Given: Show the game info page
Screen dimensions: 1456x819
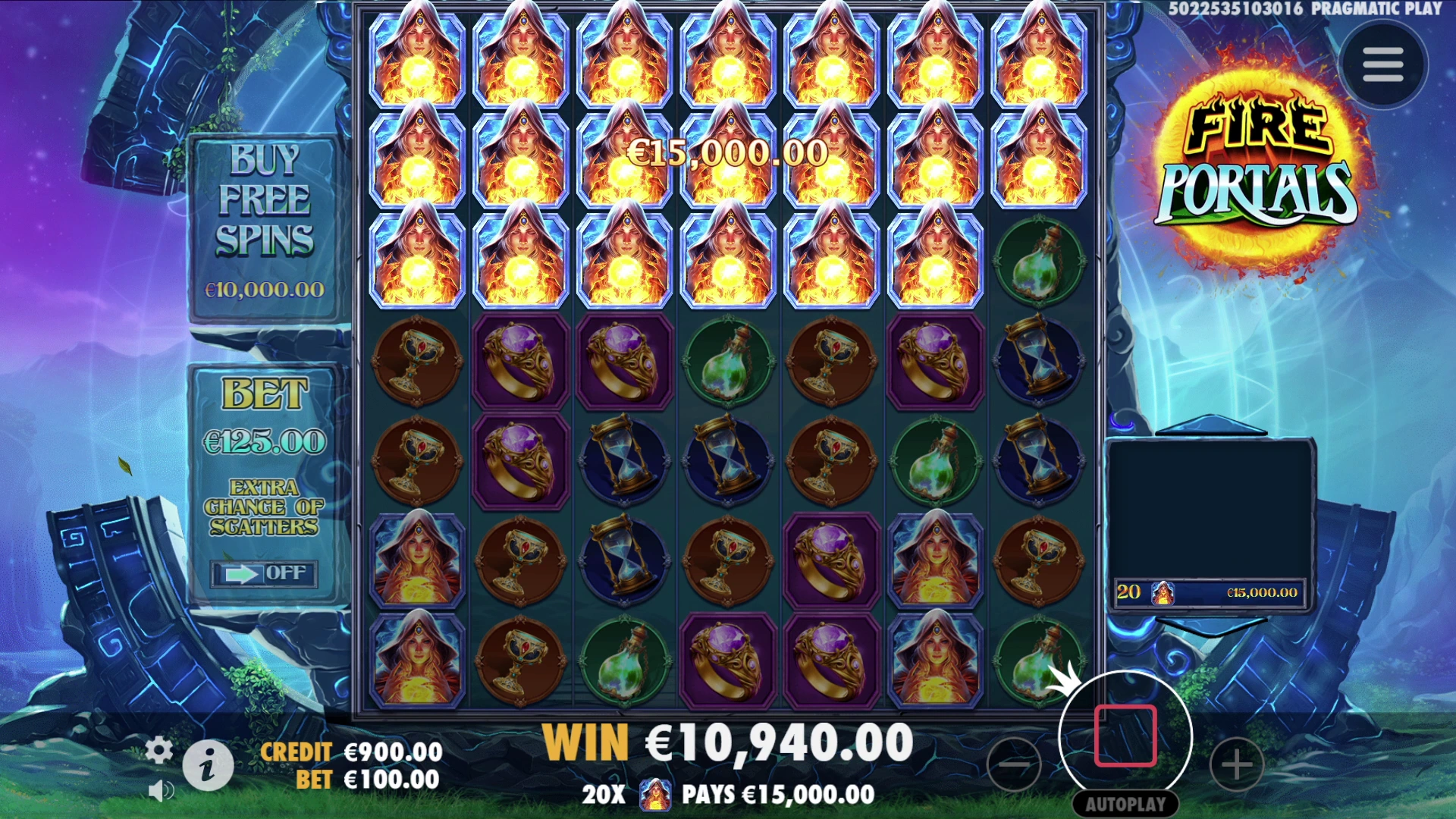Looking at the screenshot, I should click(208, 765).
